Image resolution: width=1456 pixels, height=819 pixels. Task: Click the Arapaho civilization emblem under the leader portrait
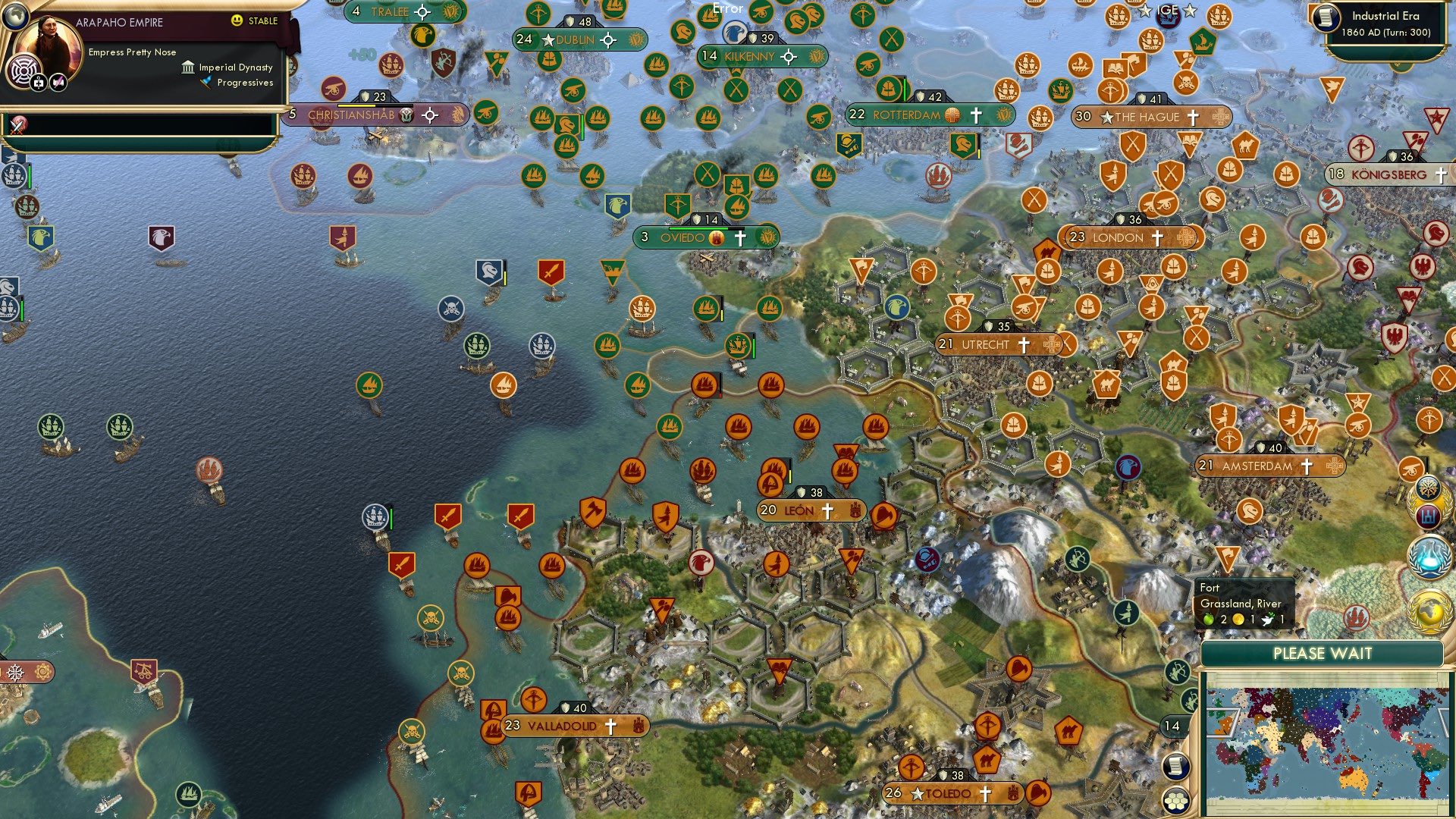pyautogui.click(x=24, y=69)
